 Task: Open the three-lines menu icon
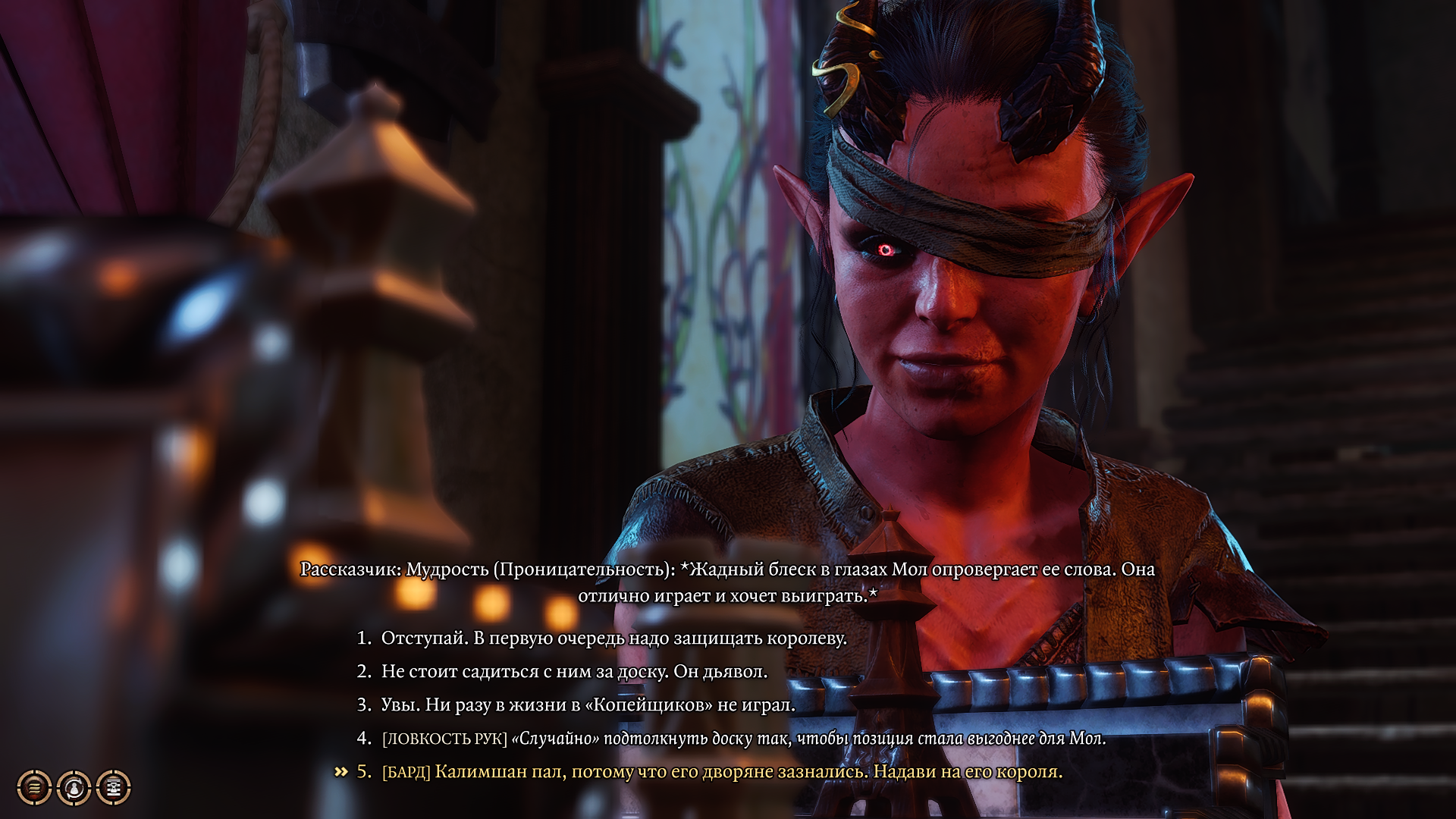34,787
